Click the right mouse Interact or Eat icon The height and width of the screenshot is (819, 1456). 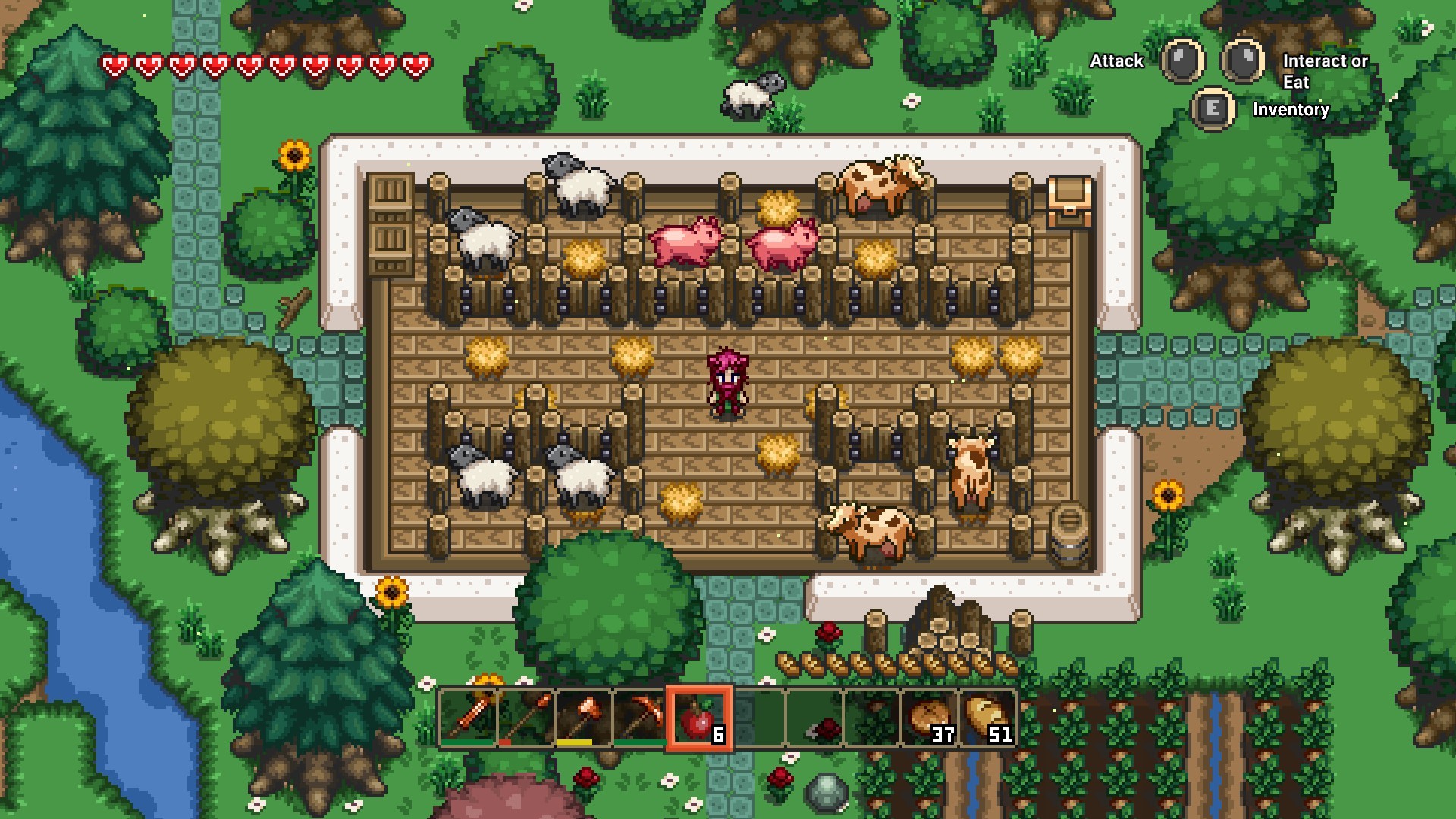pyautogui.click(x=1242, y=61)
